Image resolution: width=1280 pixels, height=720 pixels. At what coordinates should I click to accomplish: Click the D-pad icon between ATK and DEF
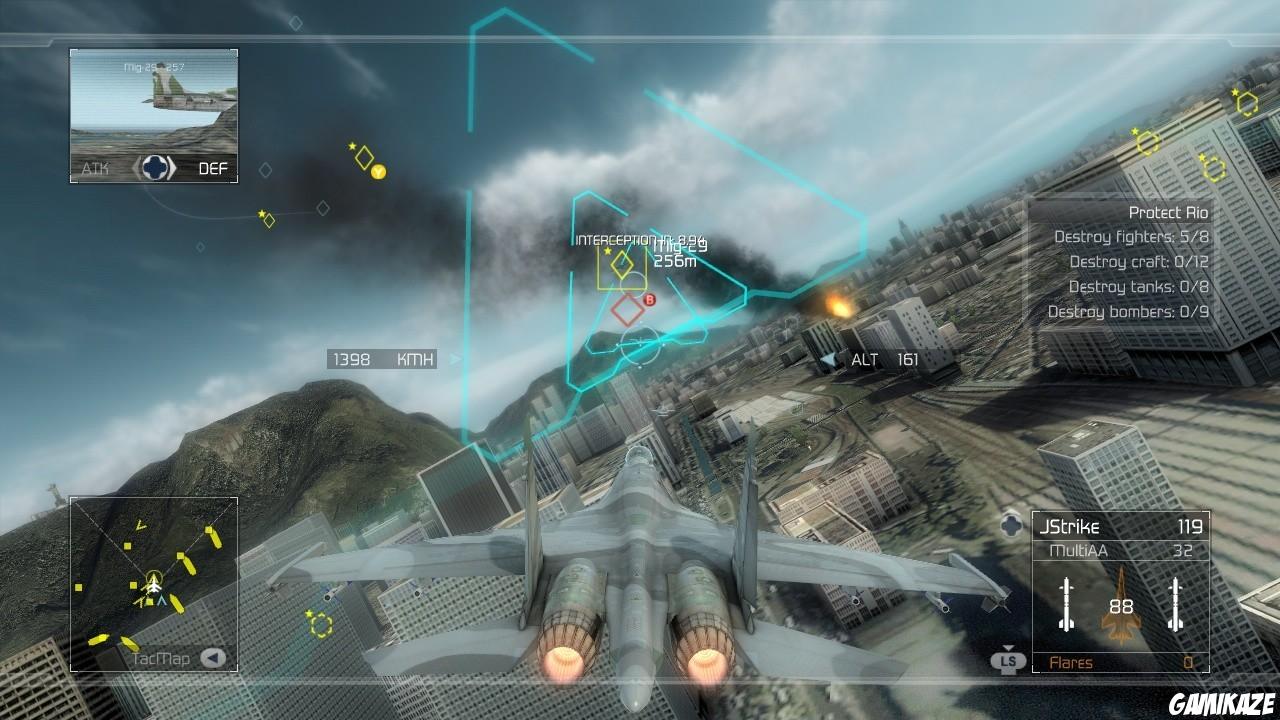coord(155,168)
